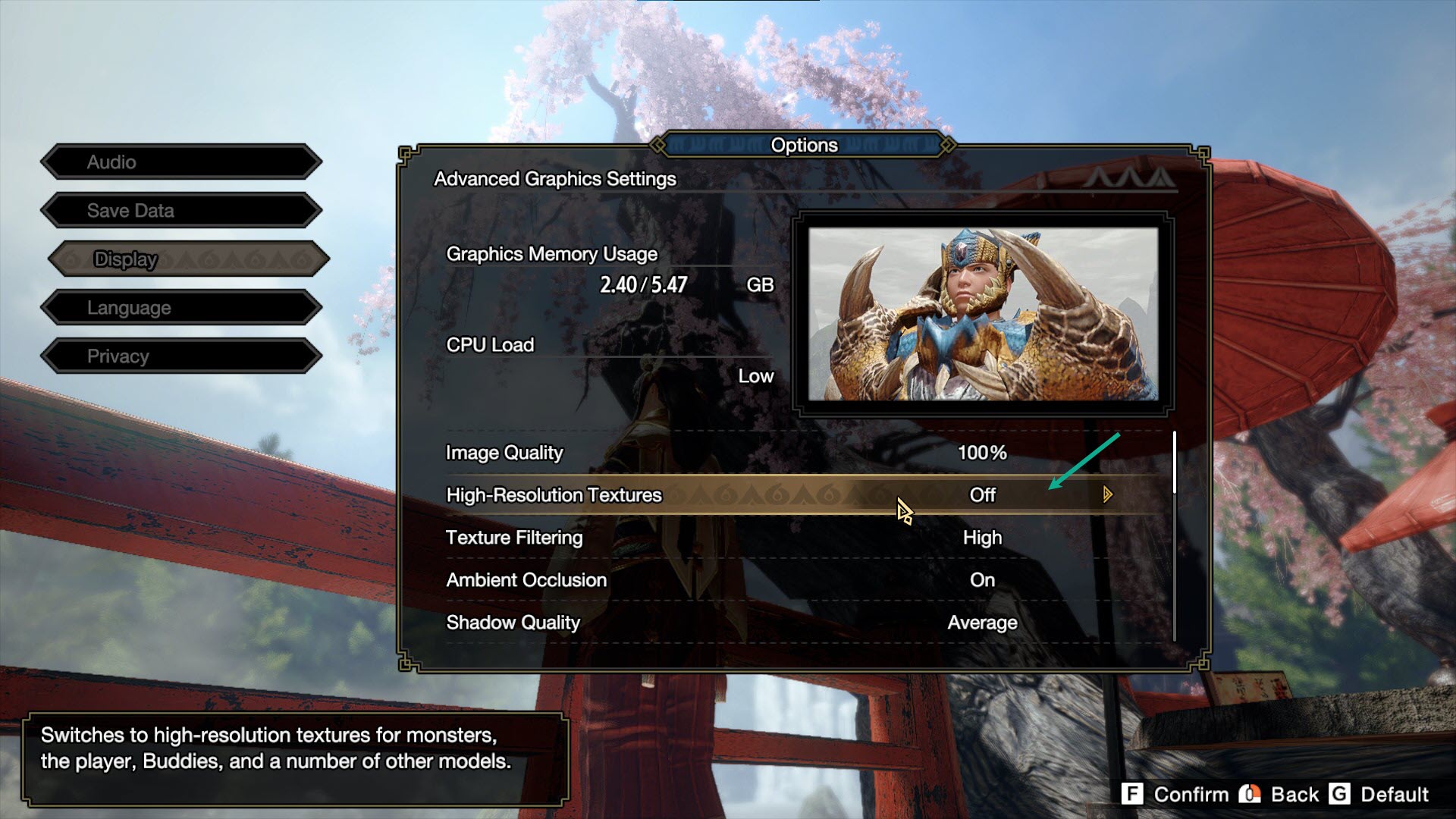
Task: Disable Ambient Occlusion
Action: (983, 579)
